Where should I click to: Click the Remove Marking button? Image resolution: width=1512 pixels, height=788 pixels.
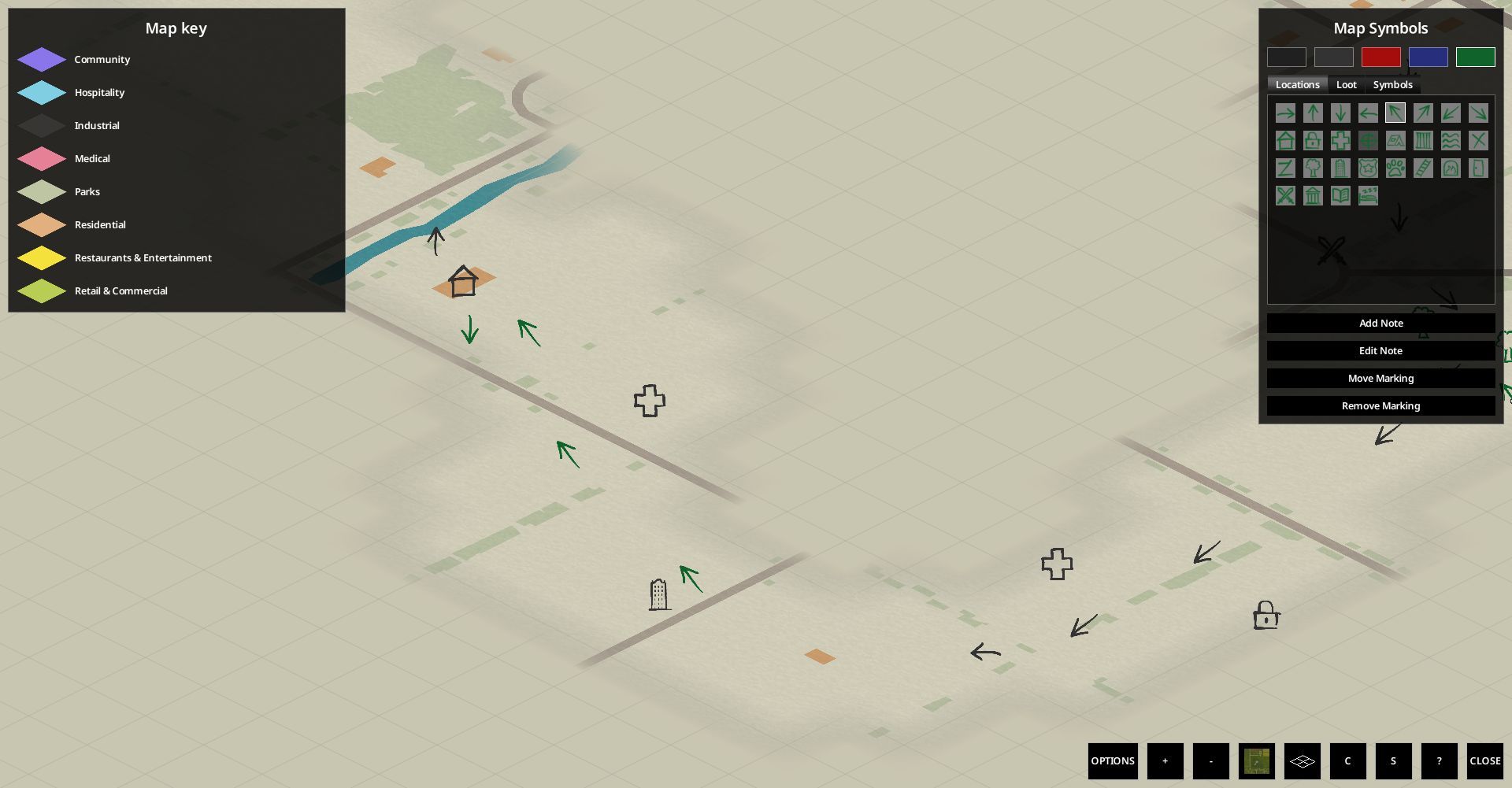1380,405
